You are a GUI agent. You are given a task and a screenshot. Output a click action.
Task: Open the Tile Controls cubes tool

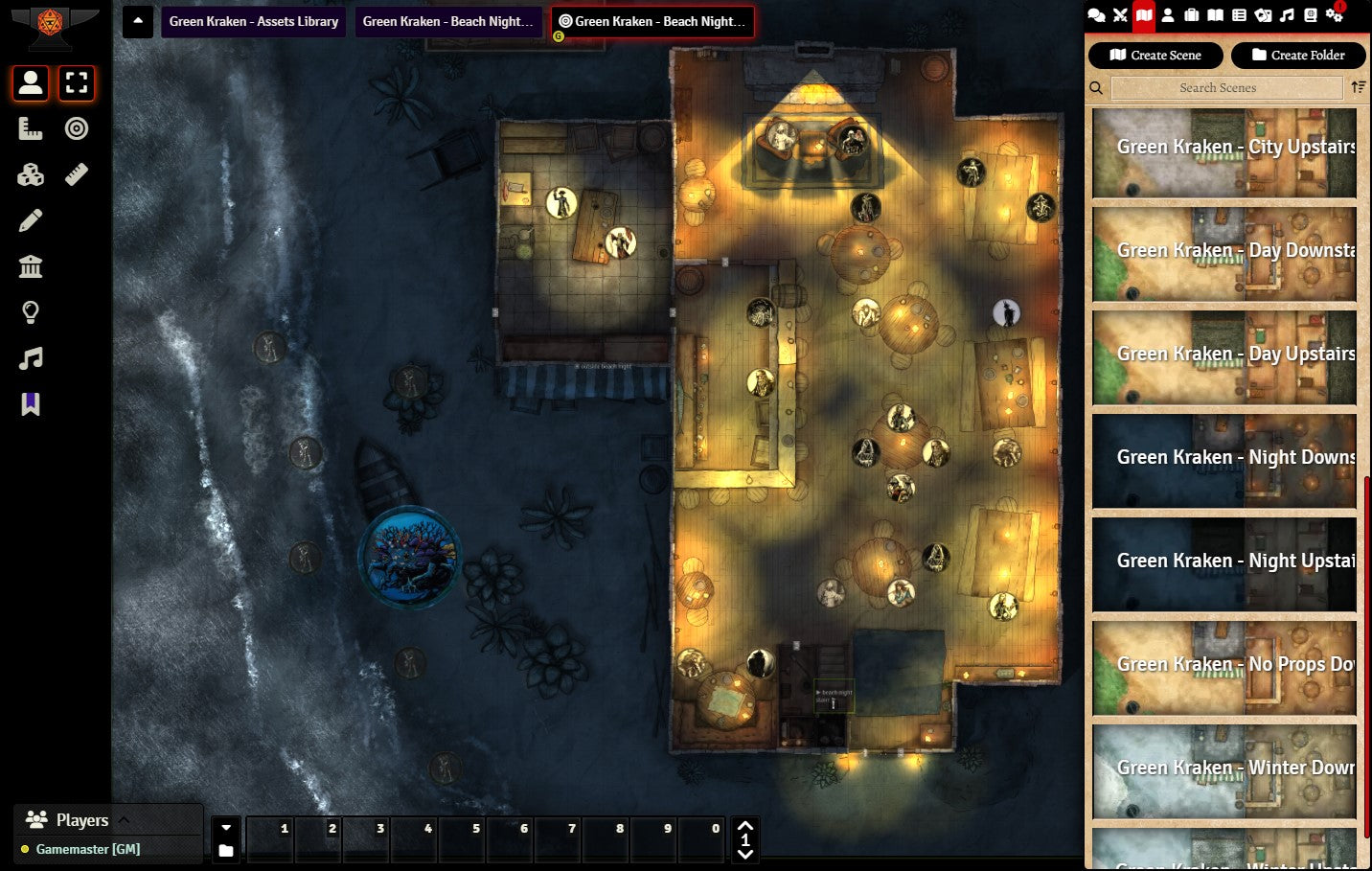[31, 174]
